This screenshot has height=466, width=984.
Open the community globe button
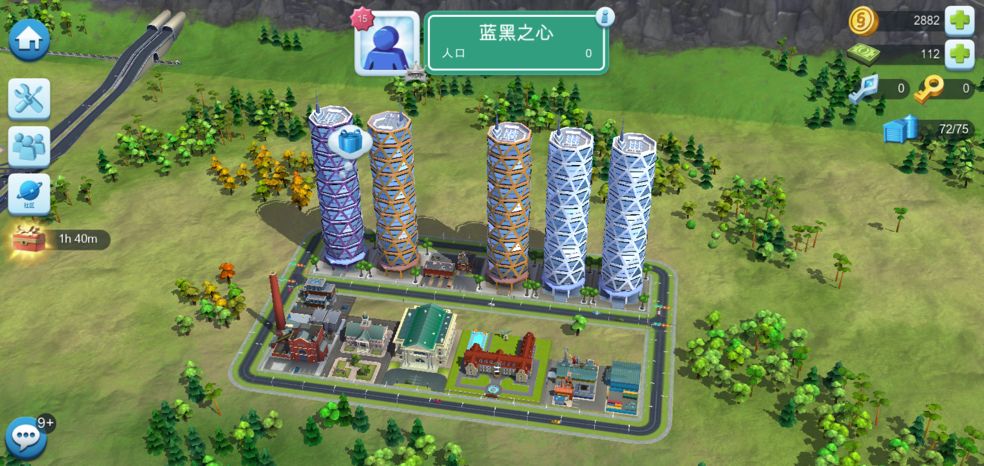click(x=29, y=194)
